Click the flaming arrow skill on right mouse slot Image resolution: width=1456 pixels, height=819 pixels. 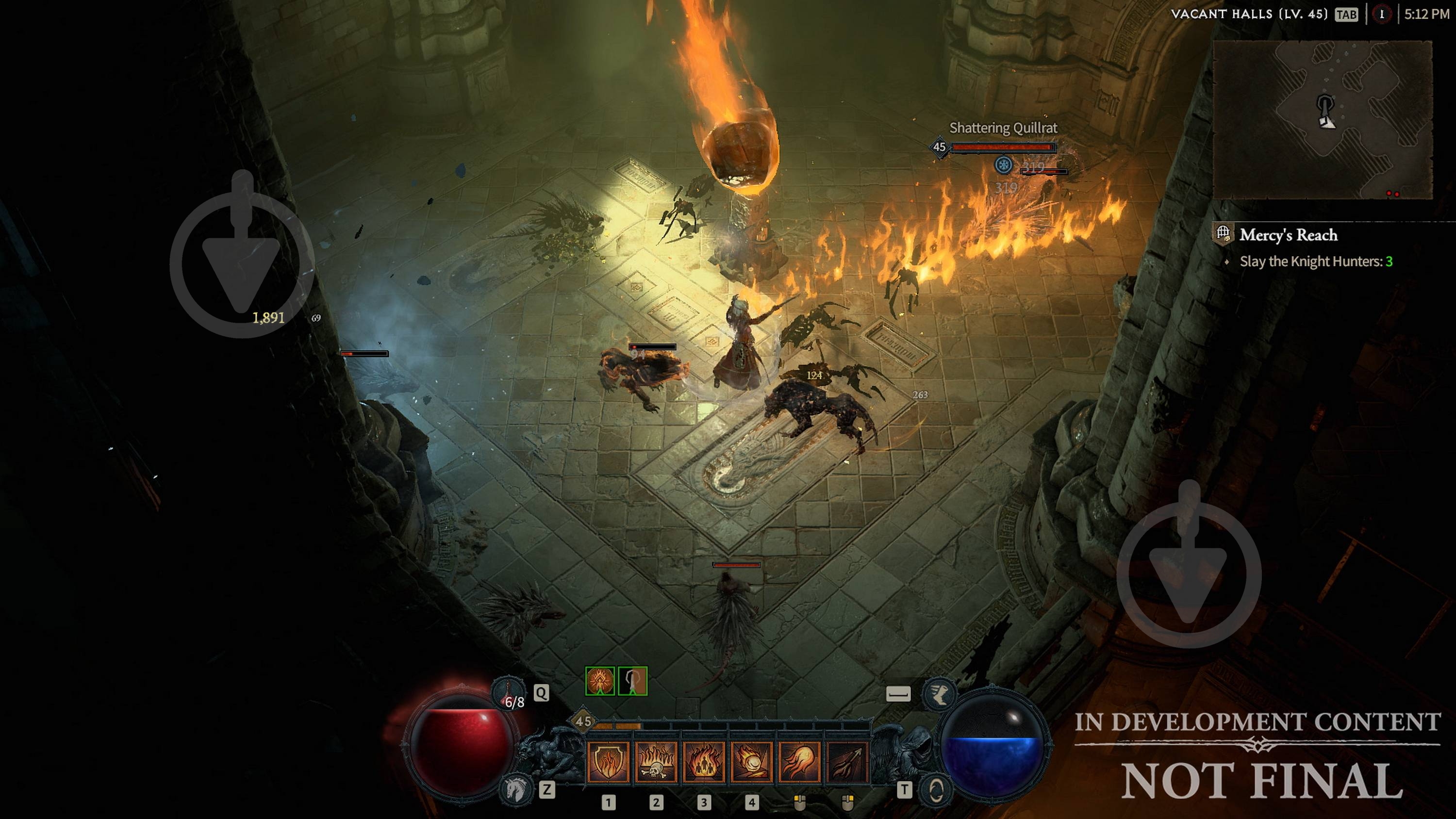[847, 764]
